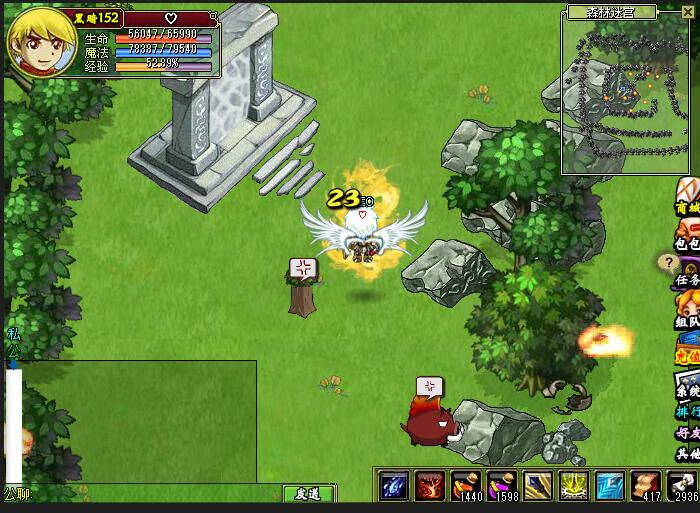Activate the red fire swirl skill
The height and width of the screenshot is (513, 700).
[x=431, y=485]
